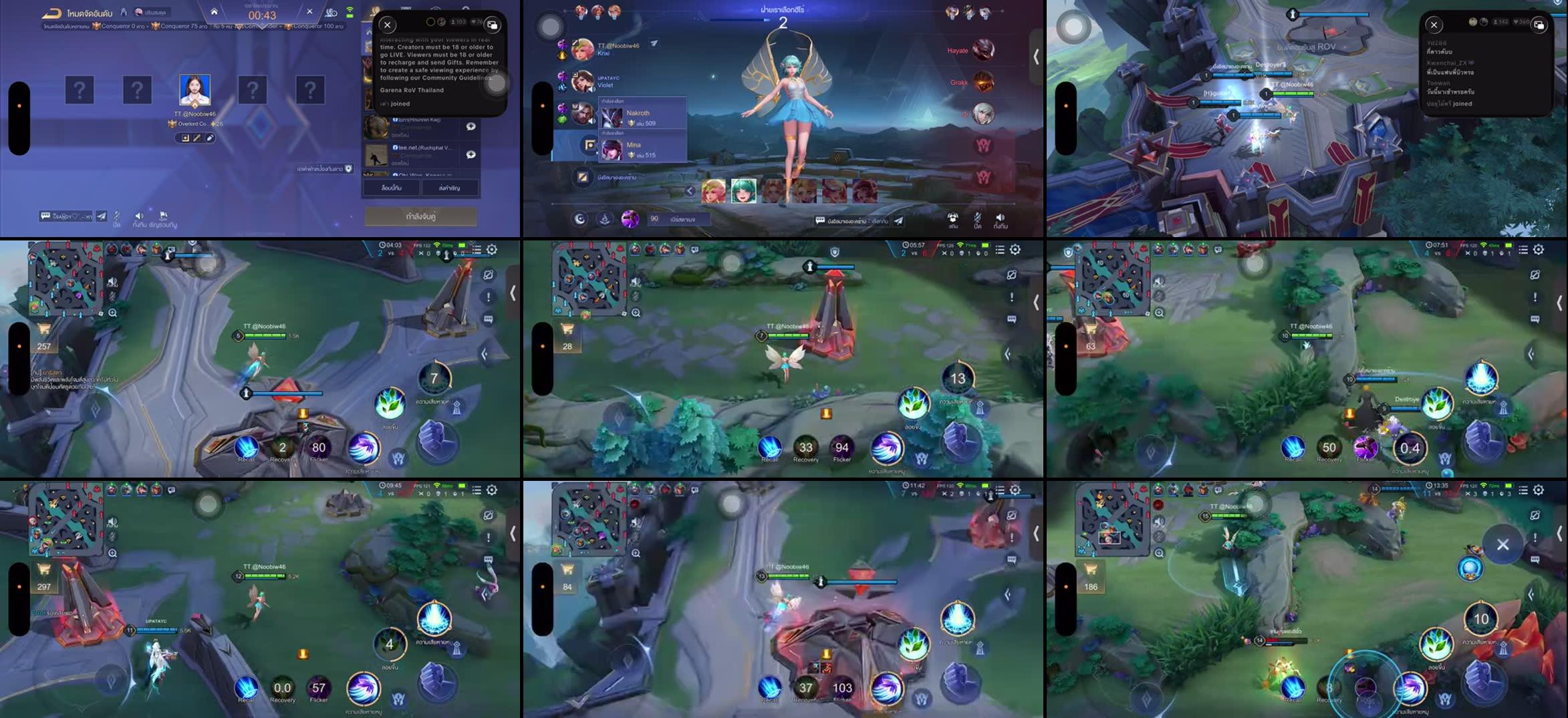Viewport: 1568px width, 718px height.
Task: Open the settings gear in the match HUD
Action: [x=492, y=250]
